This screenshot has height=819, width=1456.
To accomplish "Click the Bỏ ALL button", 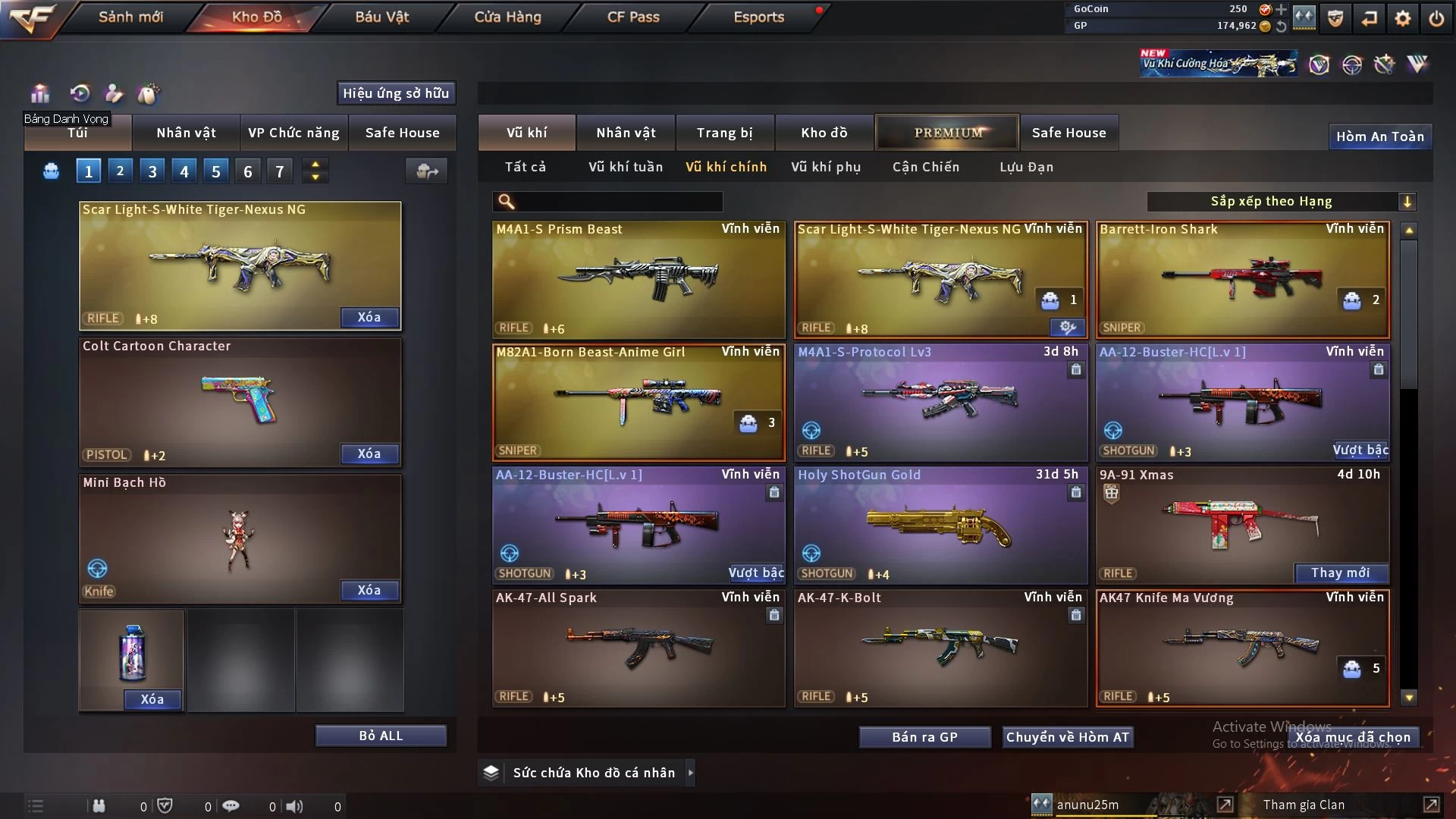I will [381, 736].
